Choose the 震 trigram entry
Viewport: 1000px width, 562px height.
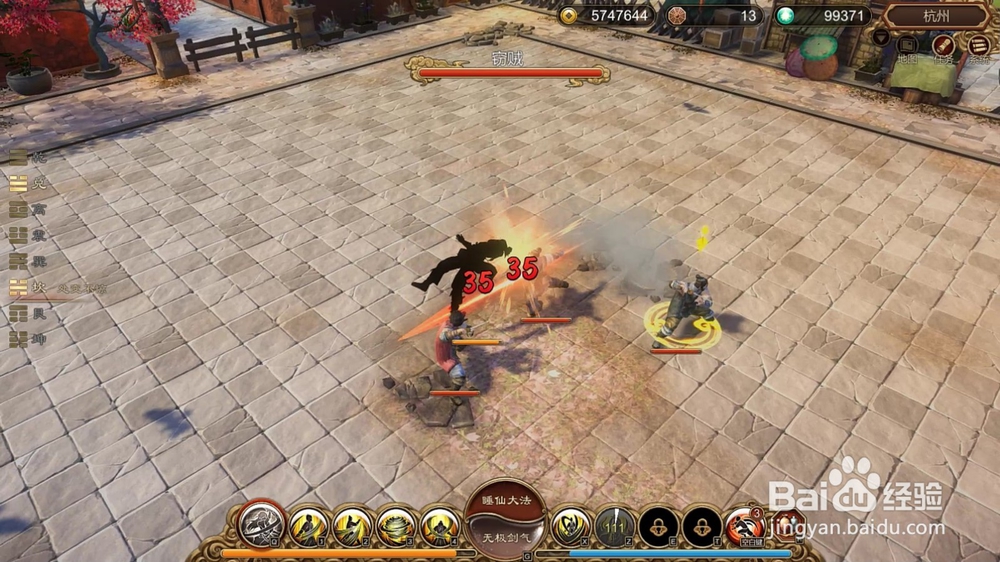pos(25,235)
